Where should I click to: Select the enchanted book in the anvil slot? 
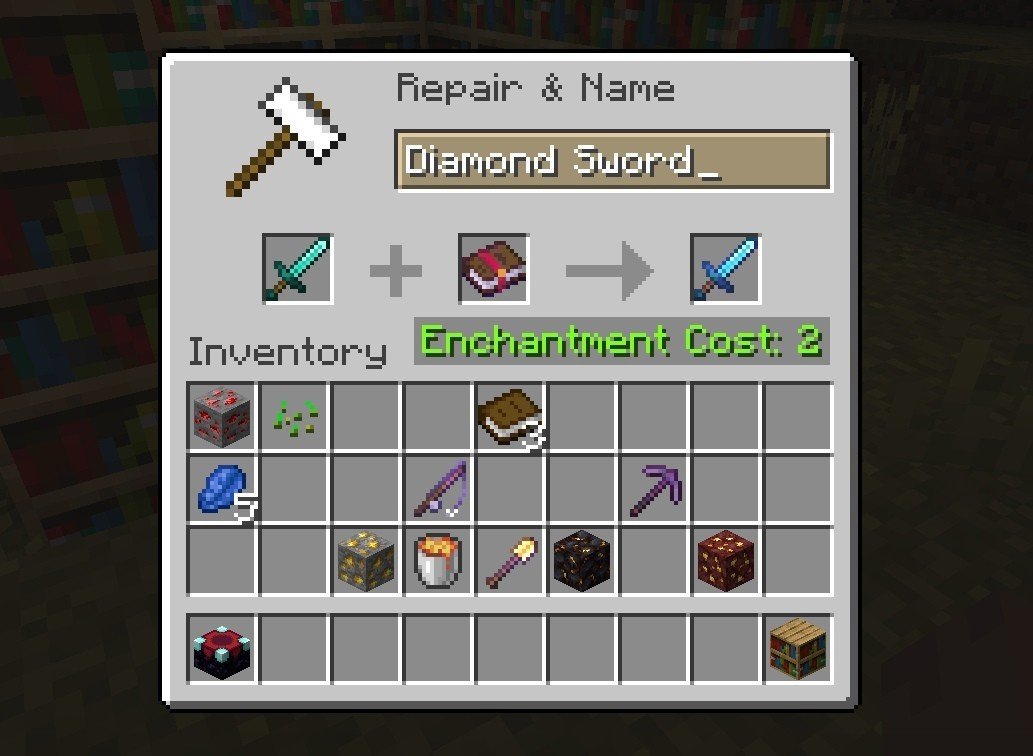[493, 269]
